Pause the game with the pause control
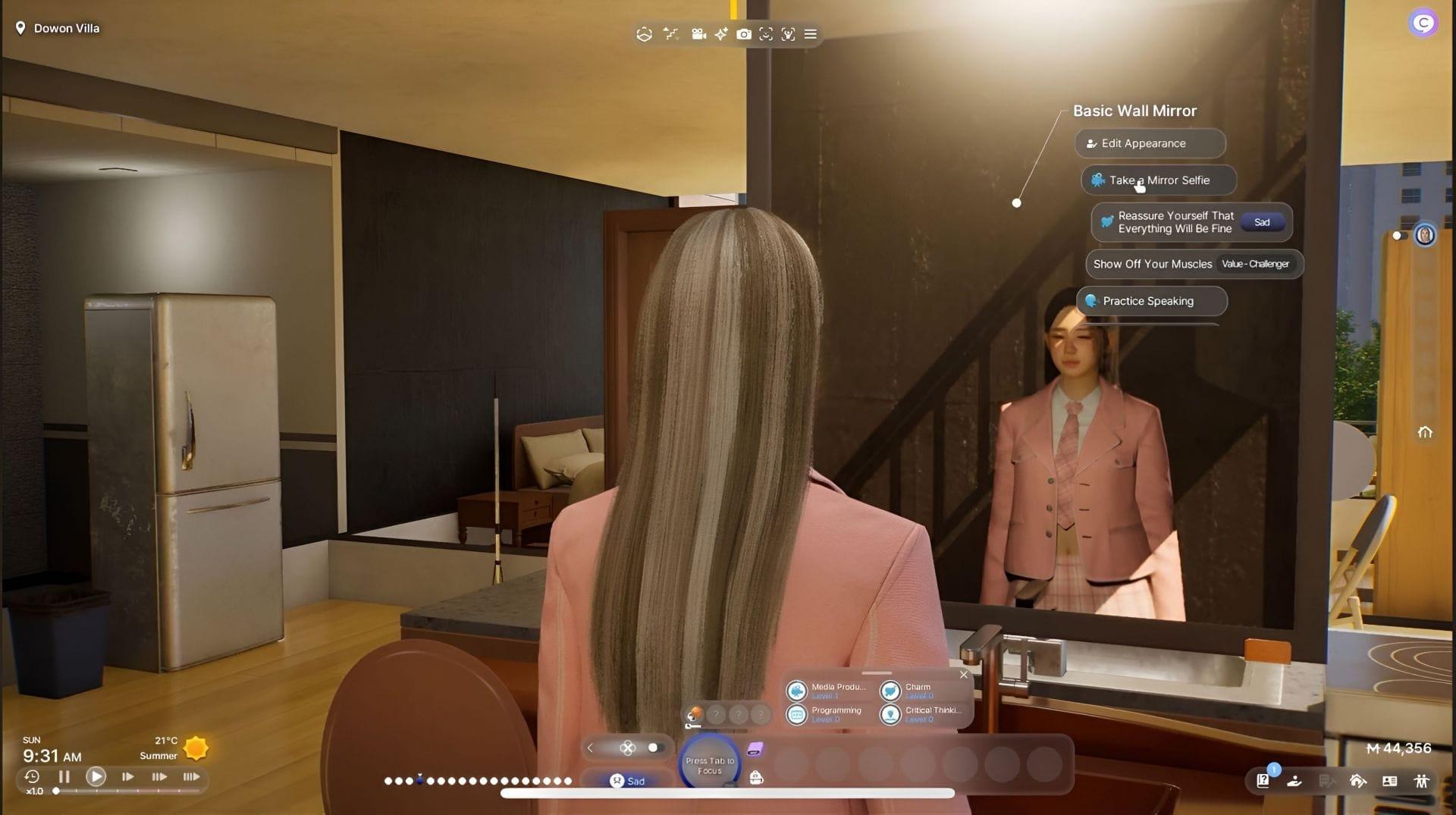This screenshot has width=1456, height=815. 64,776
